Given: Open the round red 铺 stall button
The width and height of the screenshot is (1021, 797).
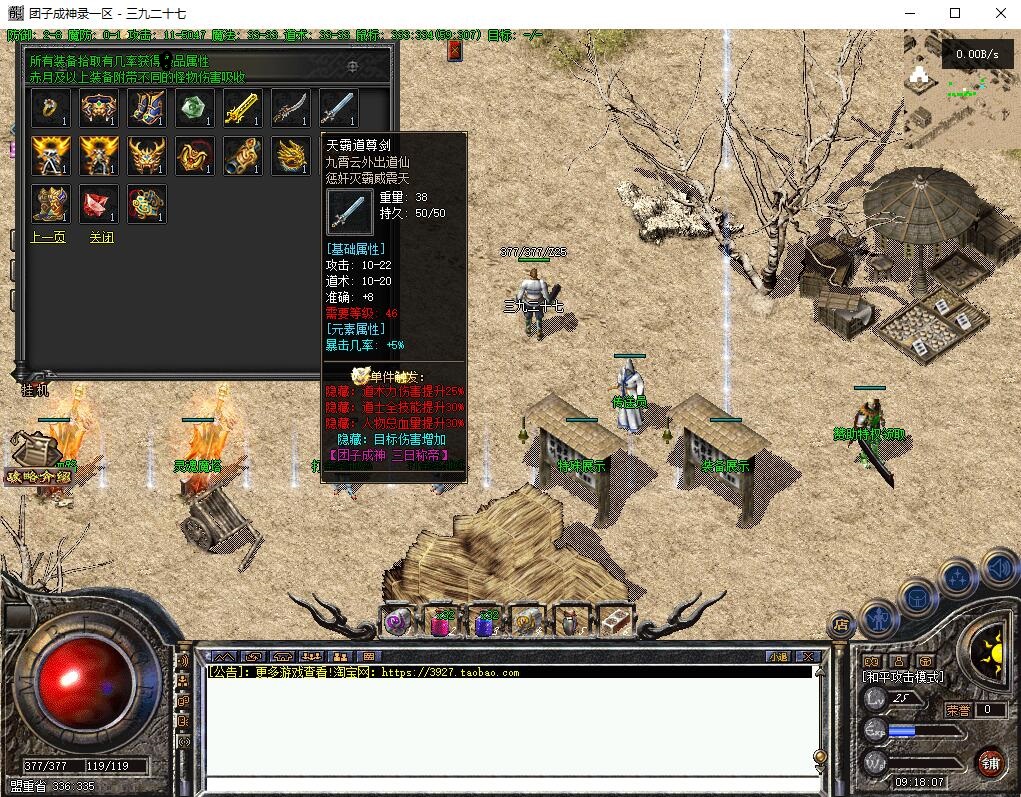Looking at the screenshot, I should 991,763.
